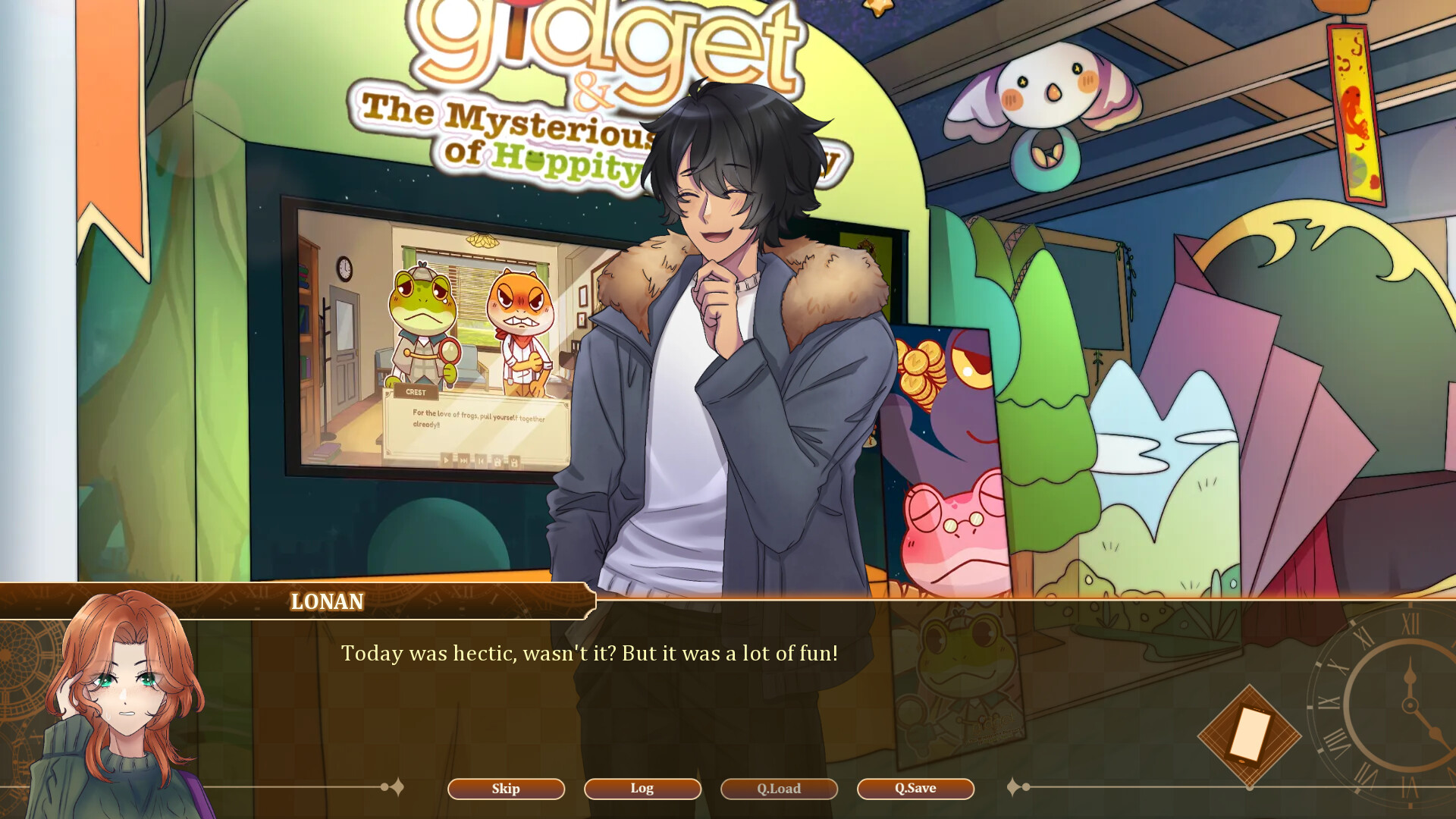Quick save with the Q.Save button
This screenshot has height=819, width=1456.
pos(915,789)
